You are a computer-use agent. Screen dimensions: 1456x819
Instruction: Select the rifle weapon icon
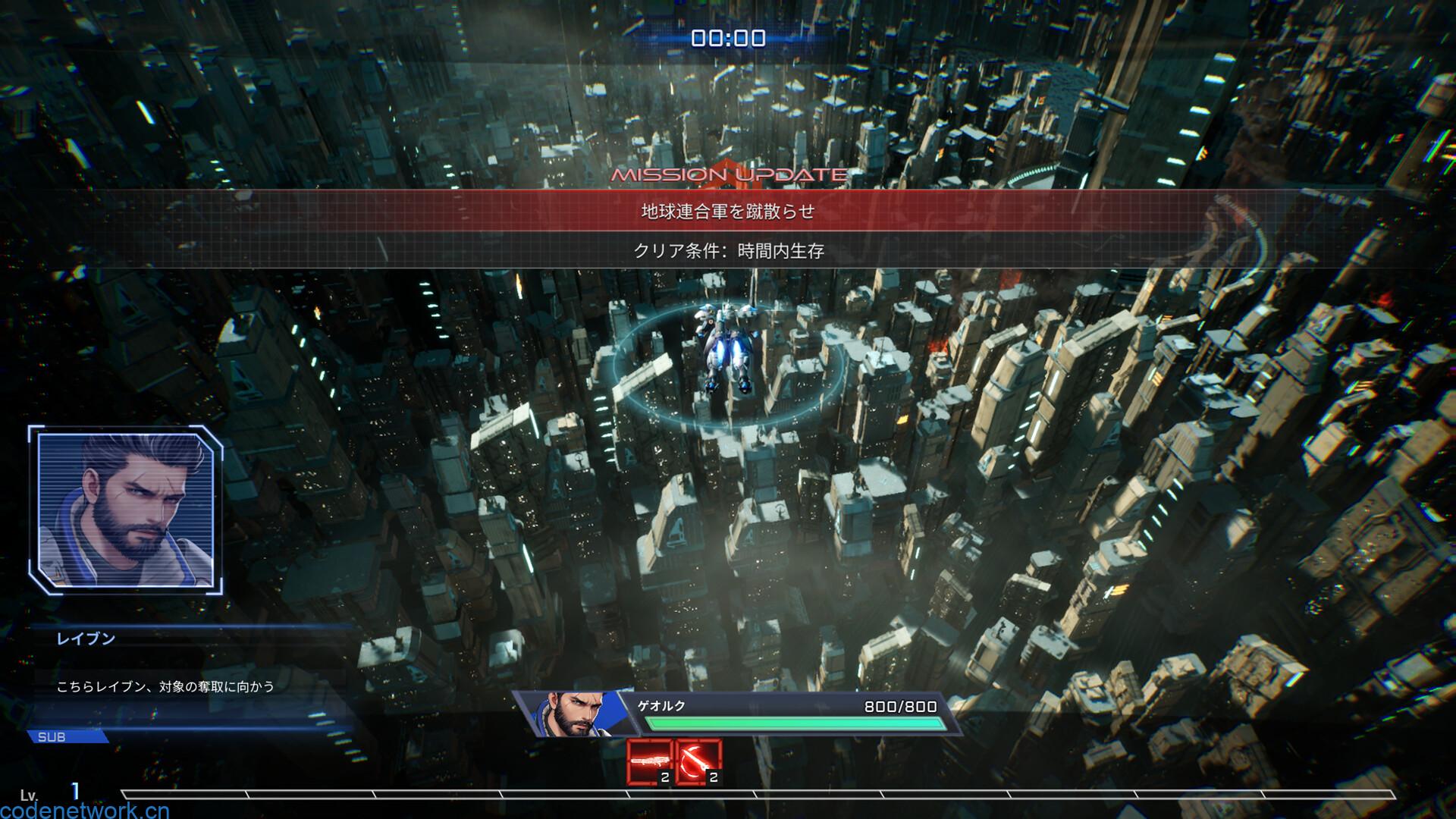650,761
